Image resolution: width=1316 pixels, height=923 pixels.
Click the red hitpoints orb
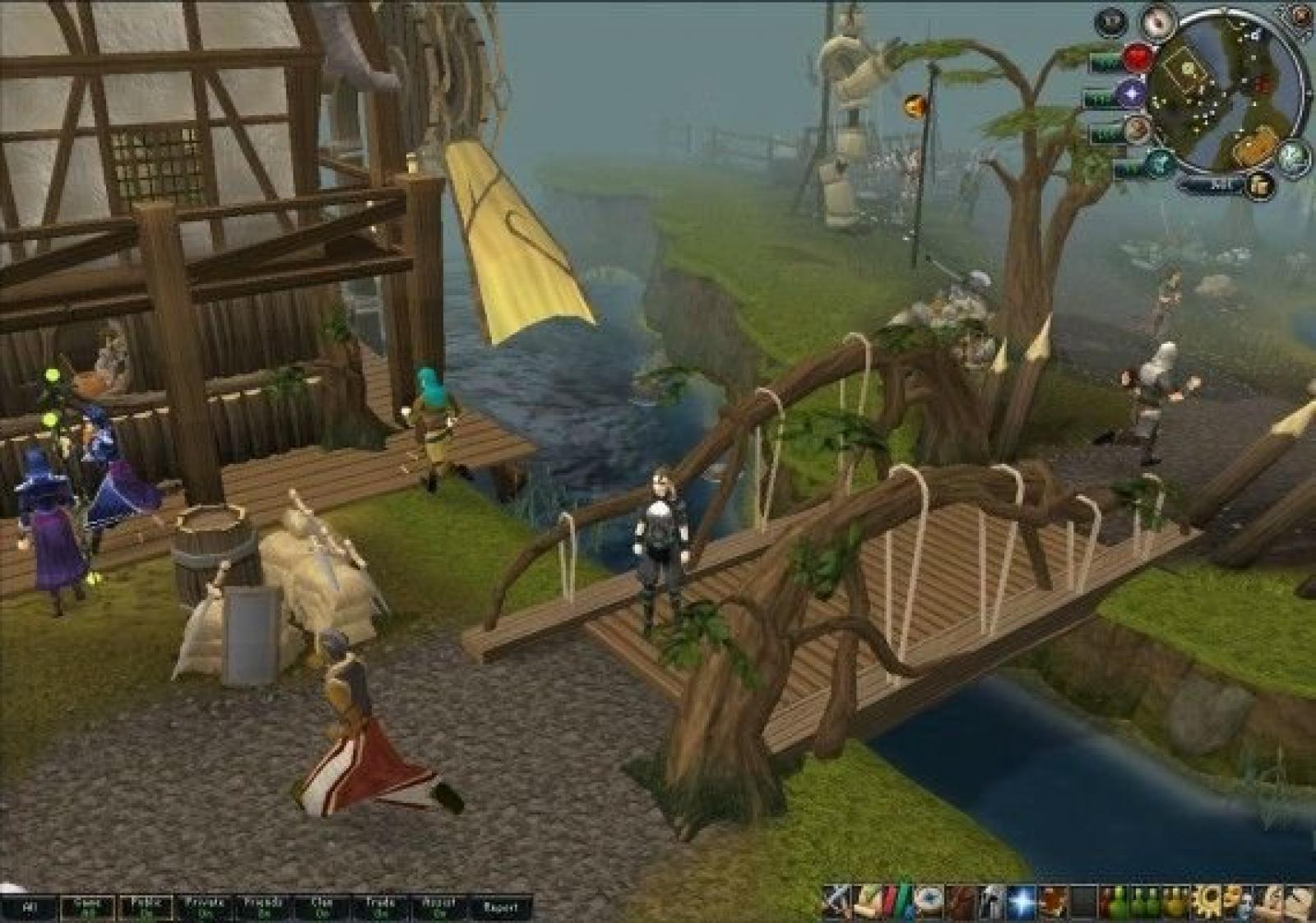pyautogui.click(x=1139, y=58)
